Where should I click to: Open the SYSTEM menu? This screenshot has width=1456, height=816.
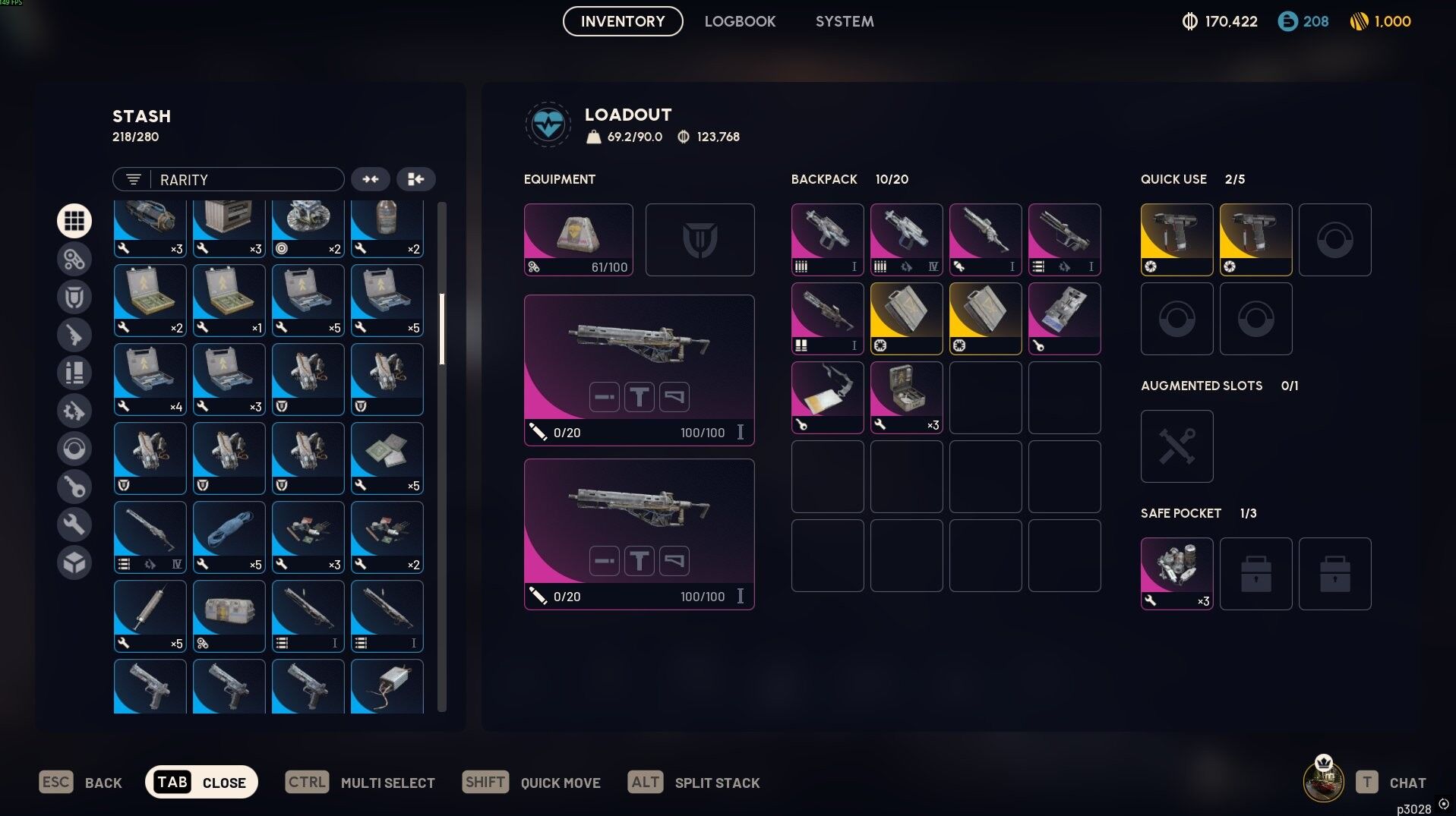pyautogui.click(x=843, y=20)
